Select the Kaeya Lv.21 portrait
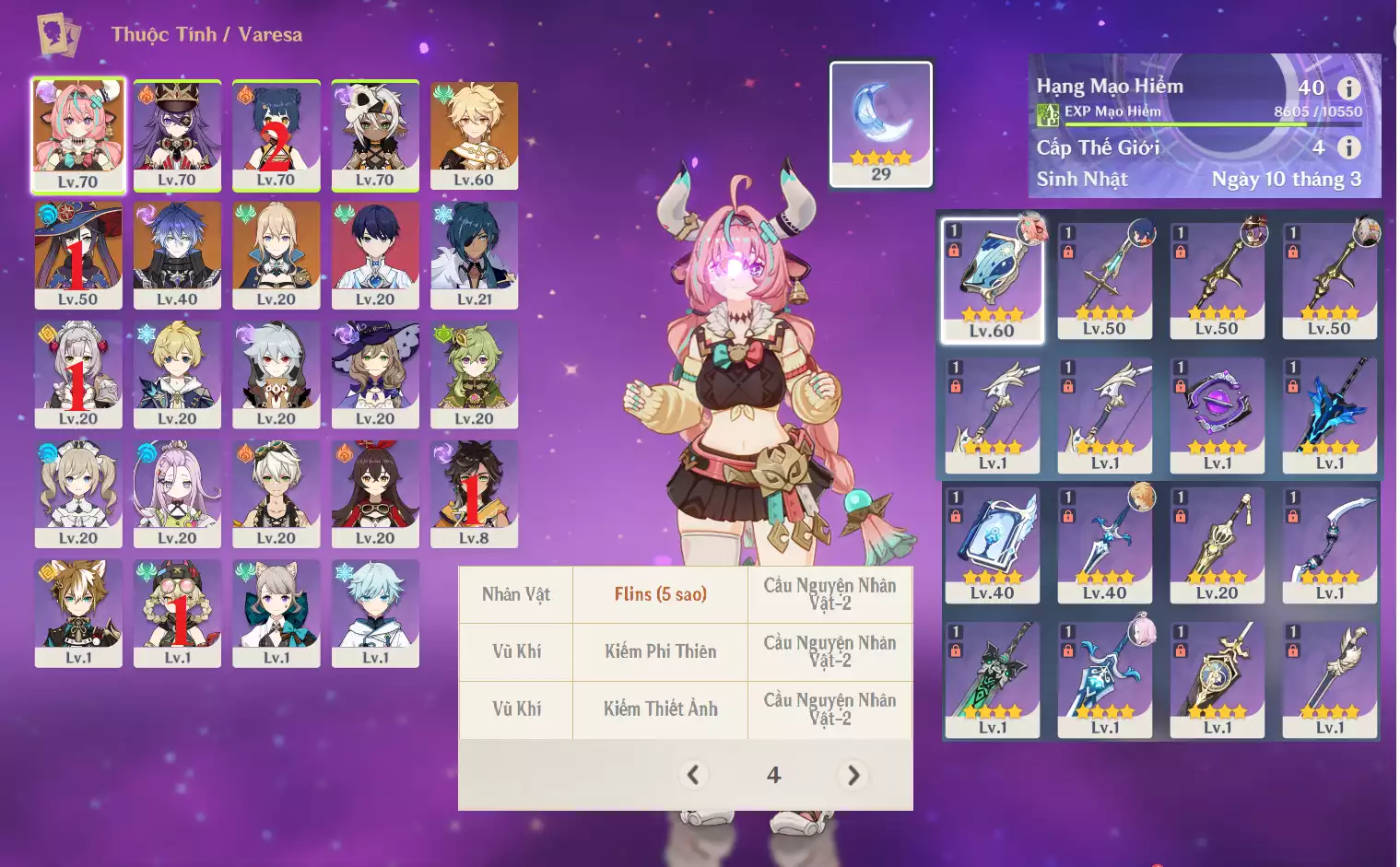The height and width of the screenshot is (867, 1400). (x=474, y=254)
